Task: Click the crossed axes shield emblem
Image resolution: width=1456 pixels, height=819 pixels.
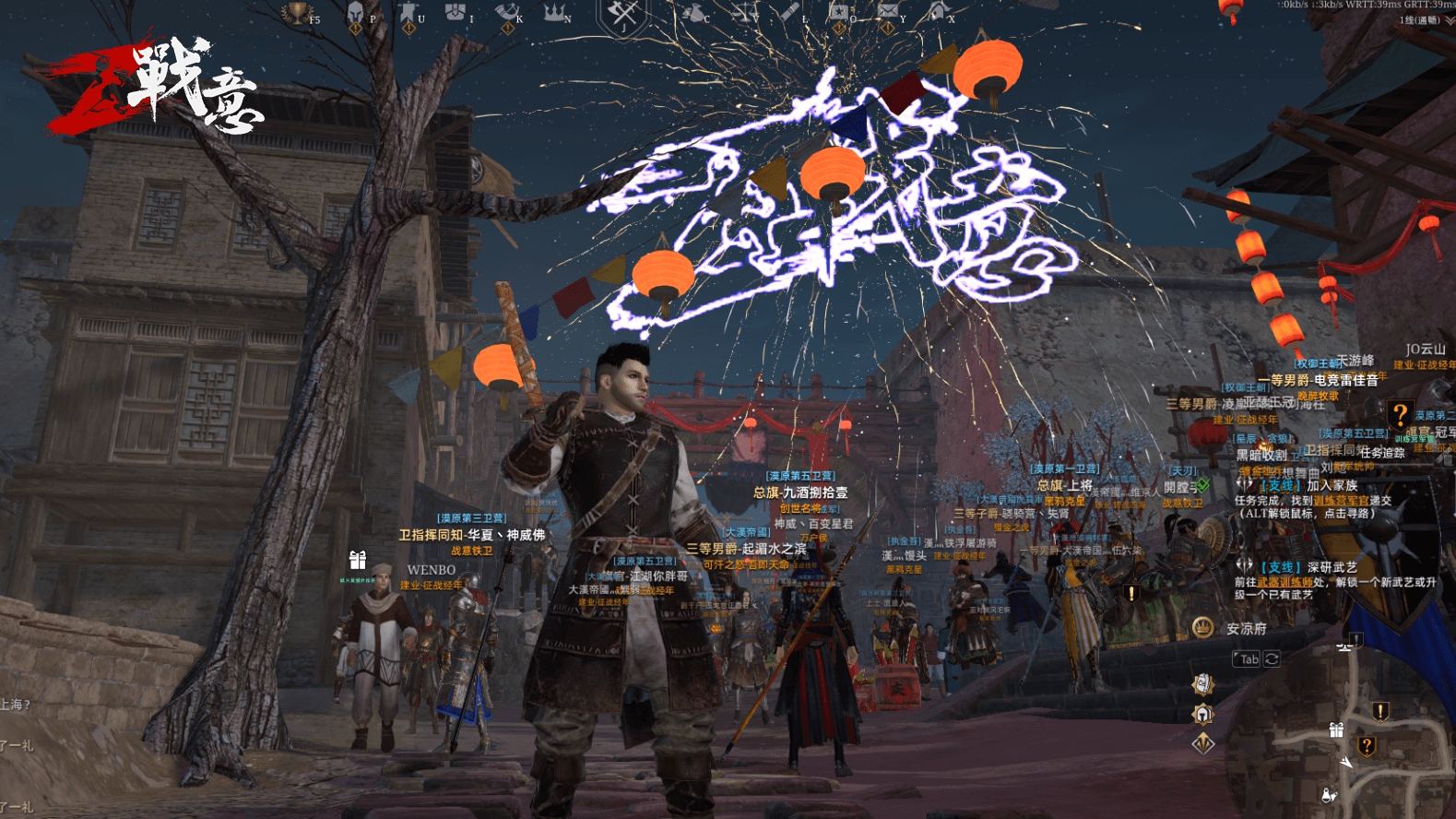Action: tap(623, 15)
